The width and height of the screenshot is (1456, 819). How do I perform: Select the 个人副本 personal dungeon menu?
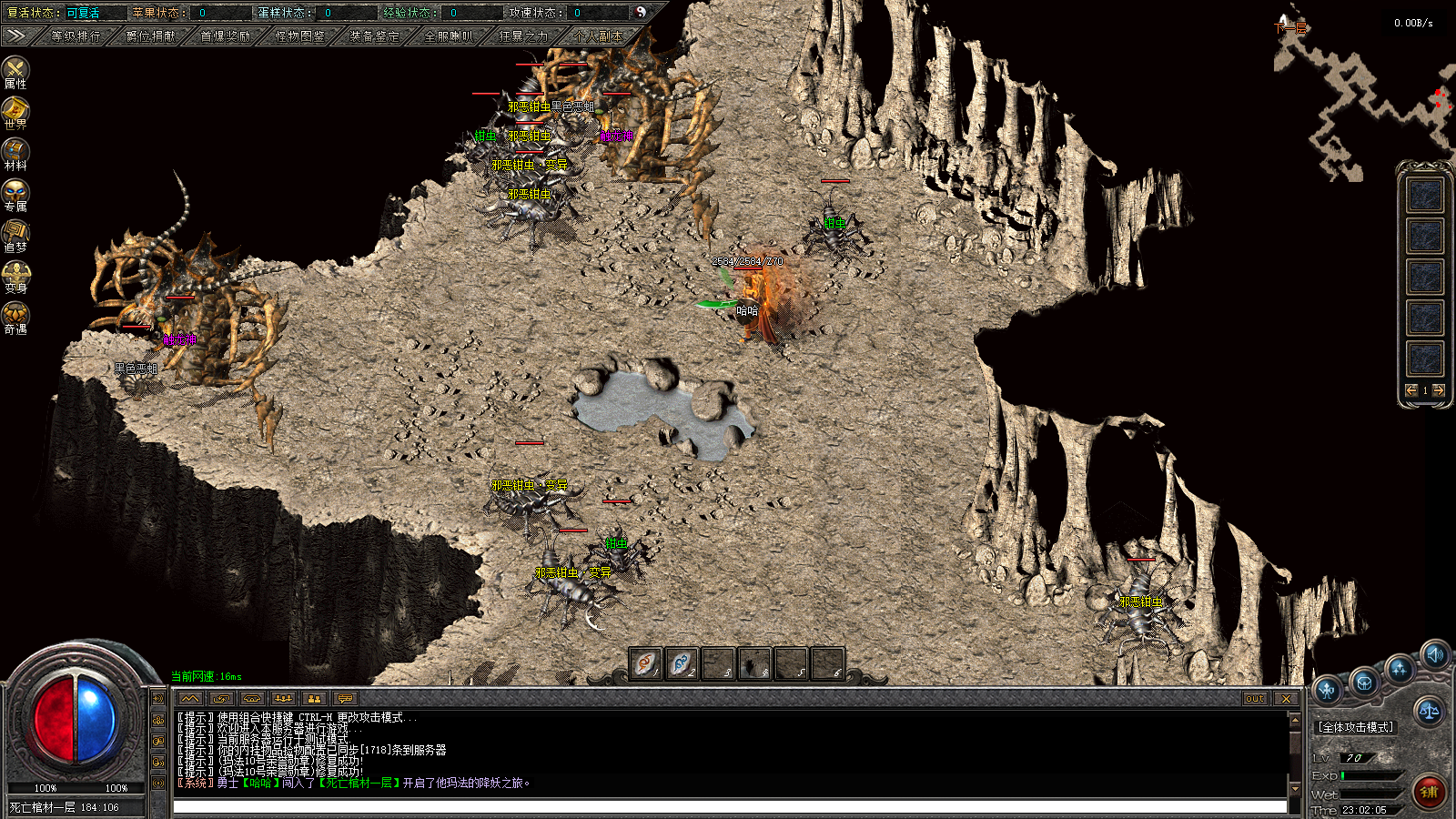[598, 36]
